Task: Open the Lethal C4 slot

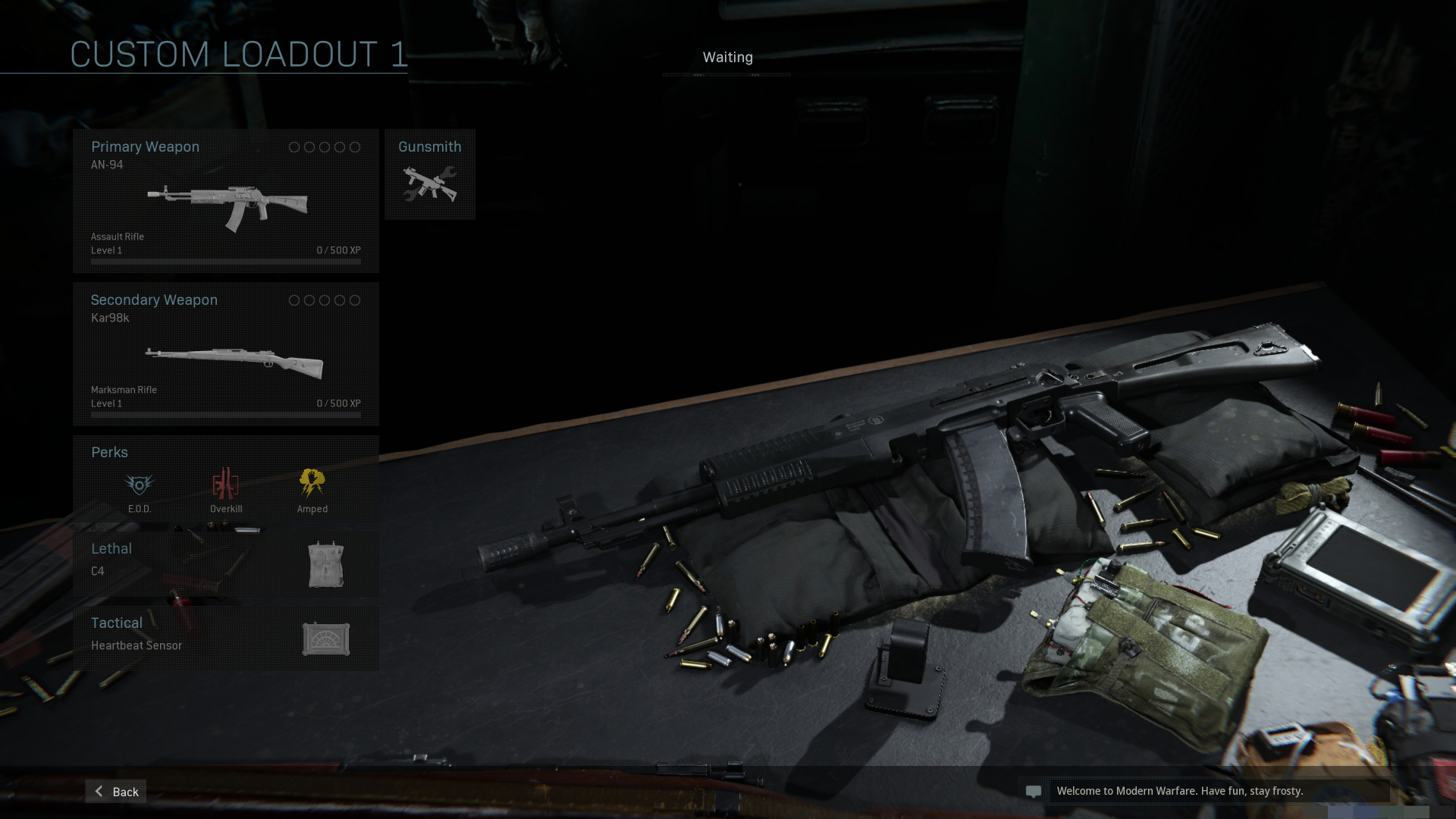Action: click(x=226, y=563)
